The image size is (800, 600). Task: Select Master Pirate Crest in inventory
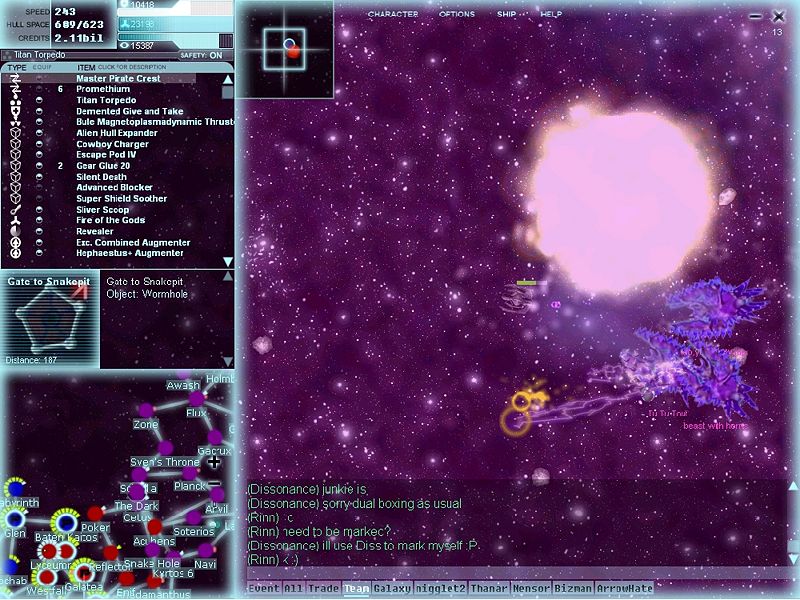(118, 79)
